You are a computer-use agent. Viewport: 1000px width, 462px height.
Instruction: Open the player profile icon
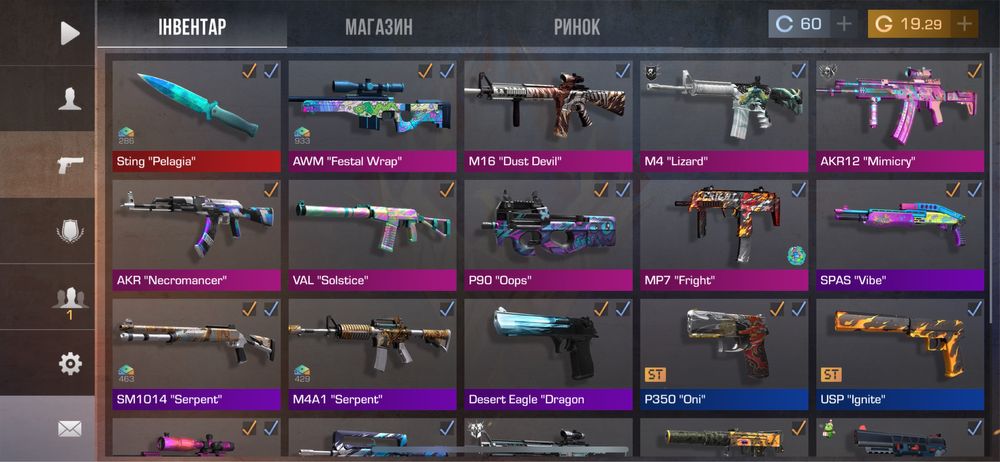[x=69, y=99]
